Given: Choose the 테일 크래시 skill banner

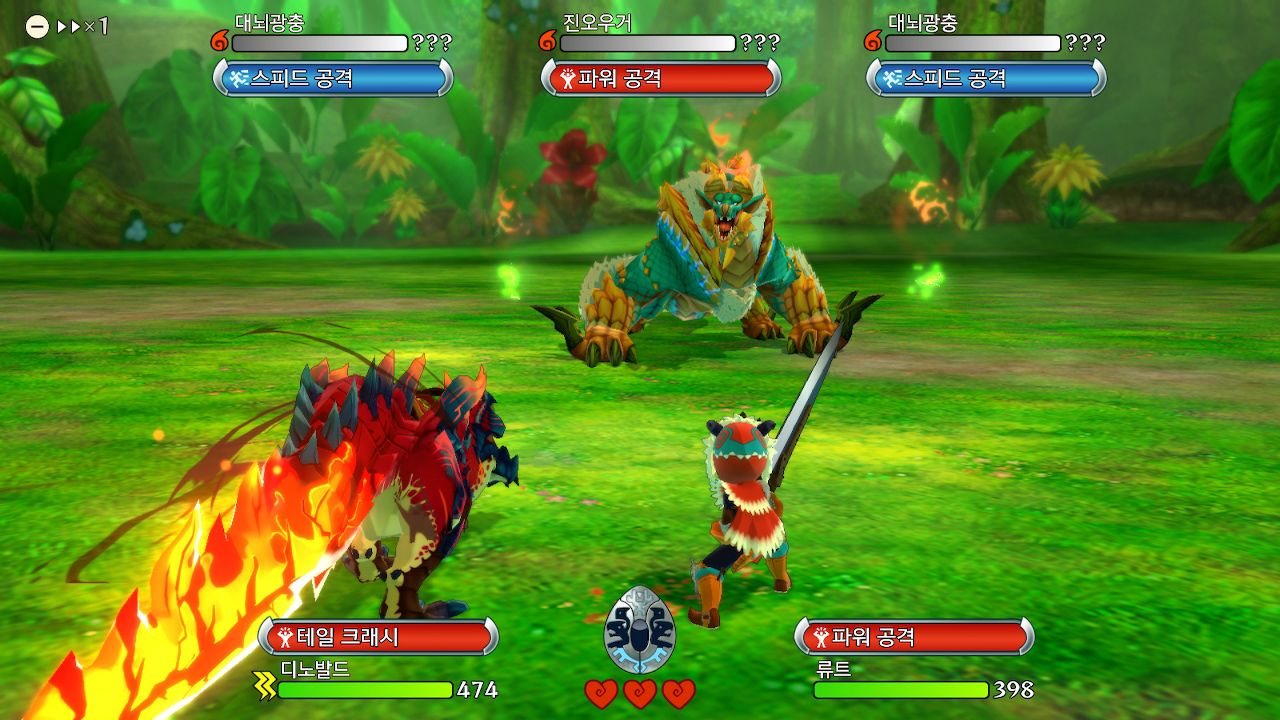Looking at the screenshot, I should pos(378,636).
